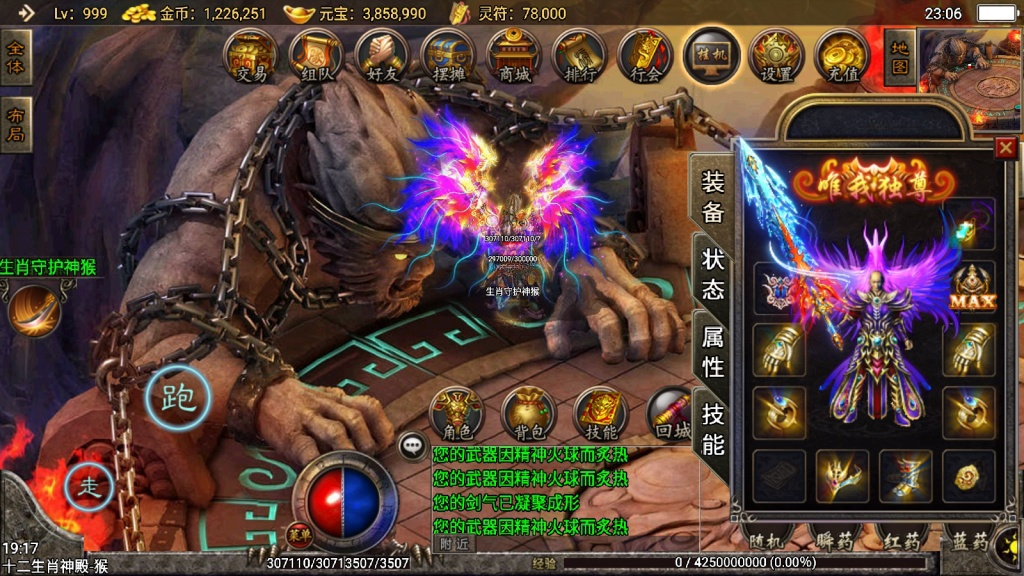The image size is (1024, 576).
Task: Open the 好友 friends list
Action: (x=381, y=56)
